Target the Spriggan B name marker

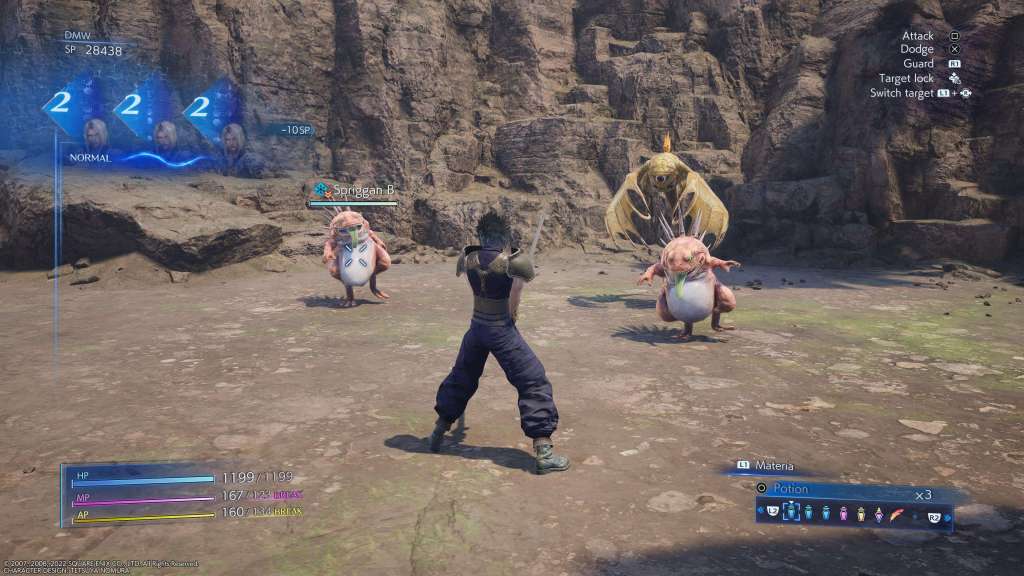(x=361, y=188)
